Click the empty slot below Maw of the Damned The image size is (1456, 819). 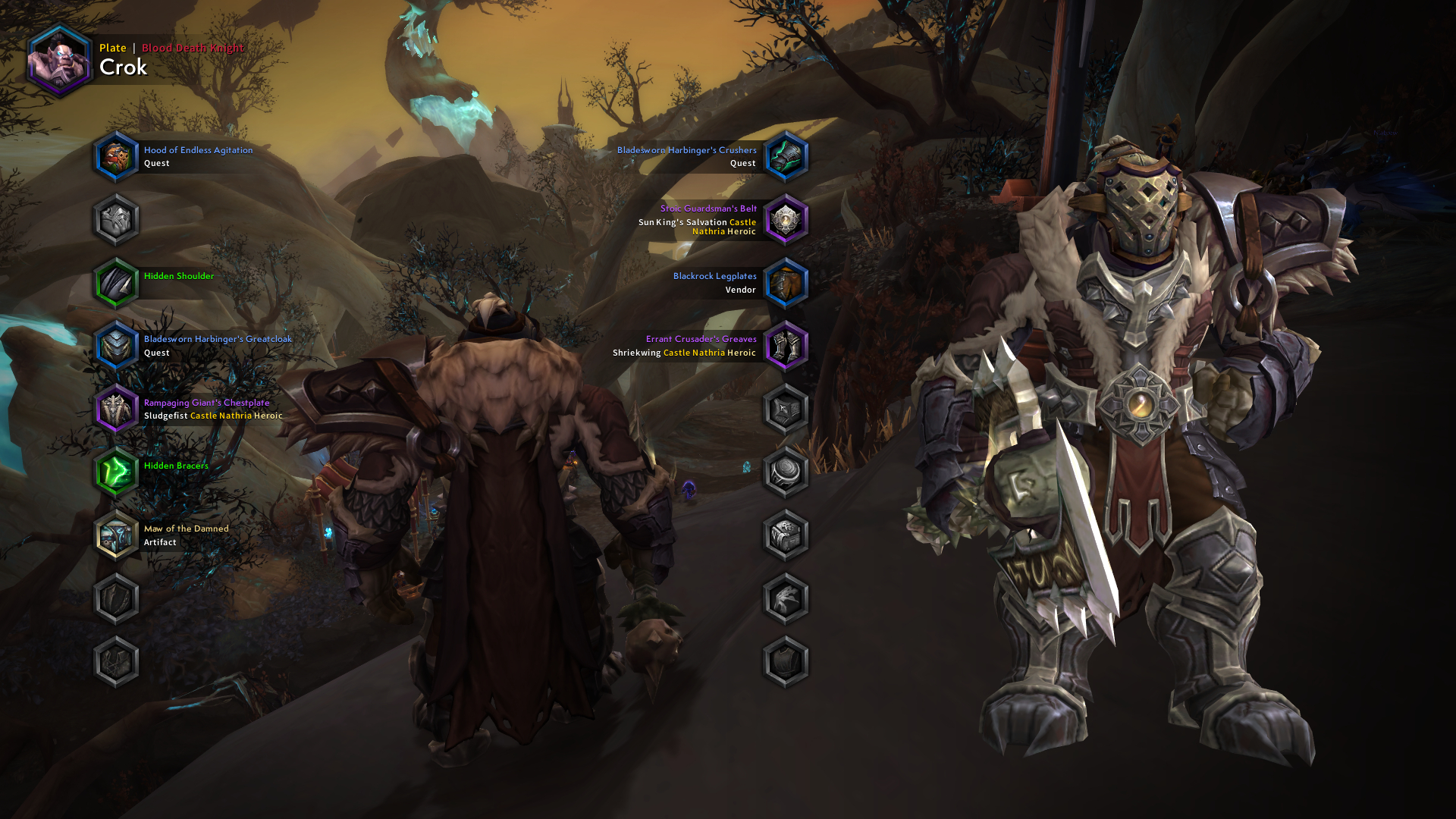tap(116, 598)
